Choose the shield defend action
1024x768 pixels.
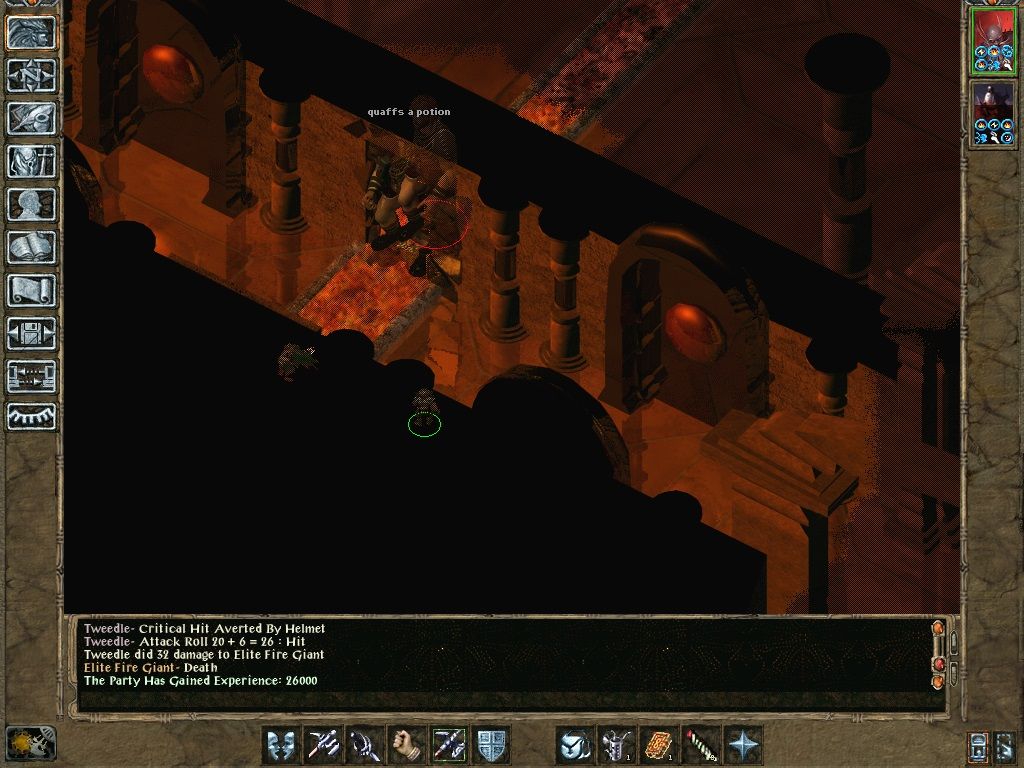click(x=491, y=745)
